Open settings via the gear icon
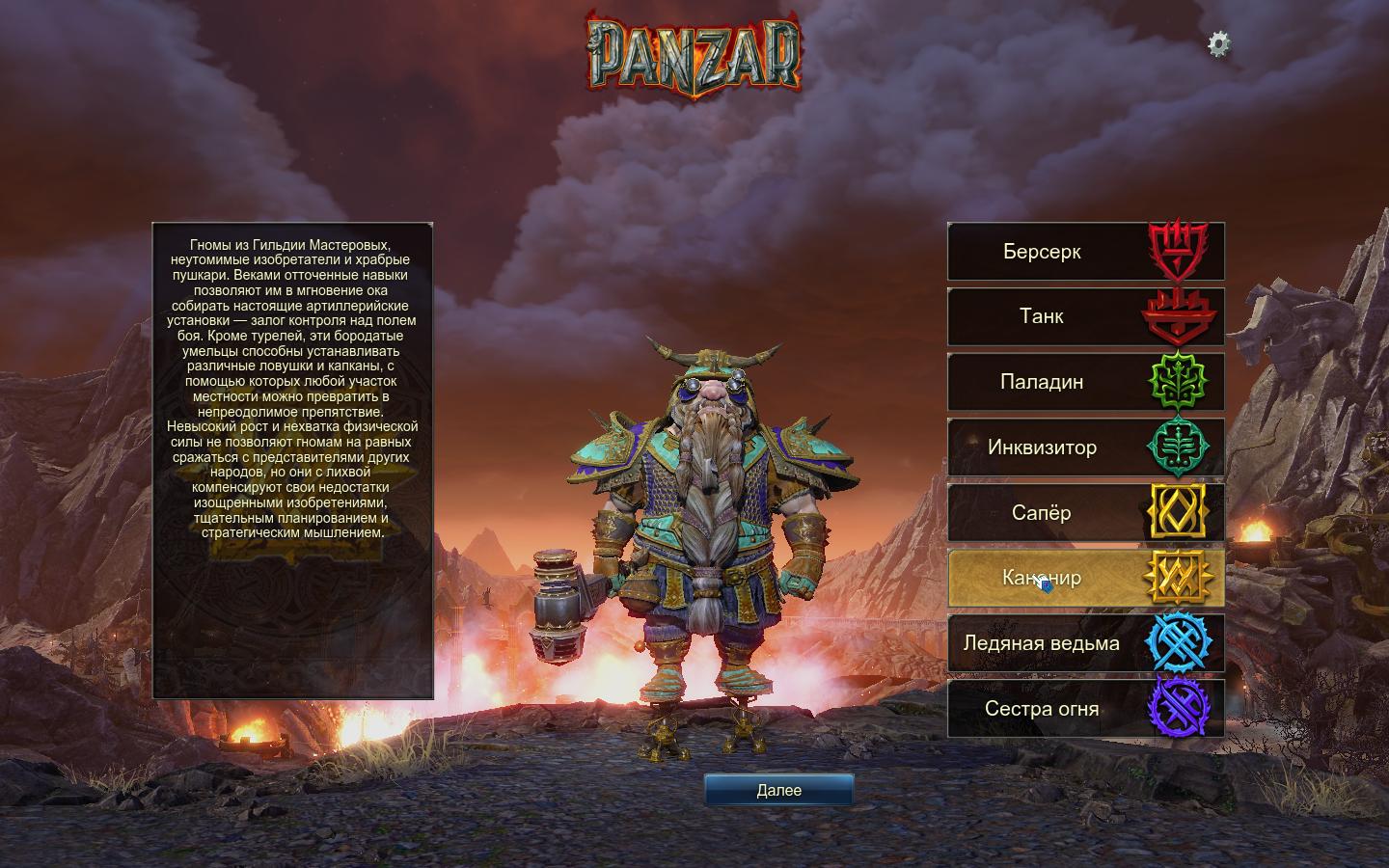1389x868 pixels. pos(1219,43)
